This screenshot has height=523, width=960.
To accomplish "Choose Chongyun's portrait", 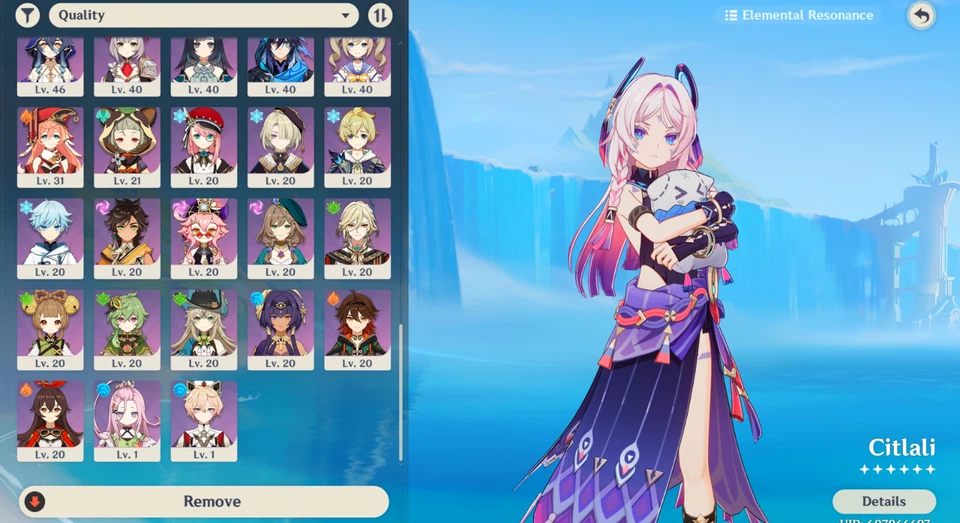I will (50, 237).
